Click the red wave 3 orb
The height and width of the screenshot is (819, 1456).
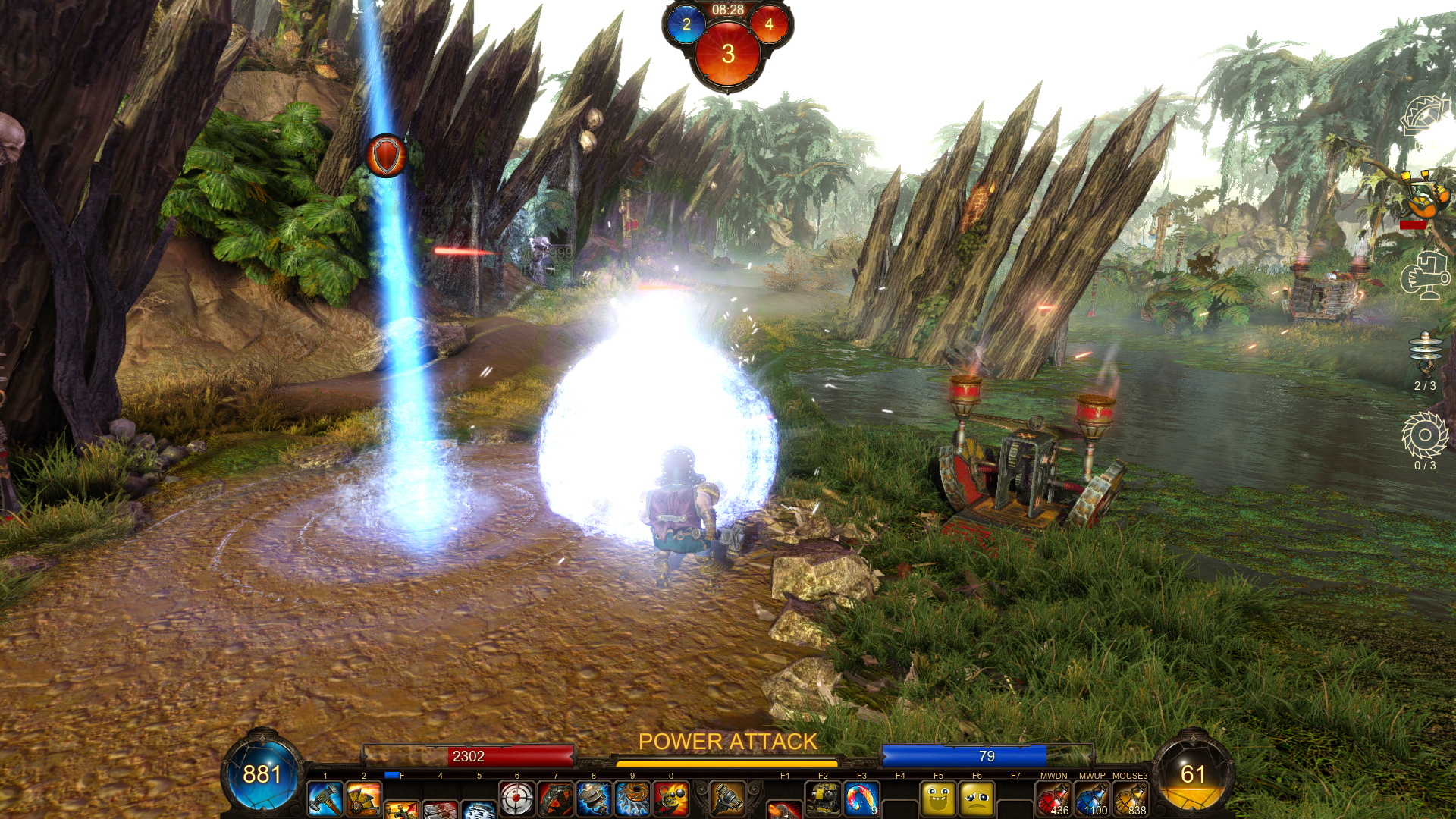[727, 54]
